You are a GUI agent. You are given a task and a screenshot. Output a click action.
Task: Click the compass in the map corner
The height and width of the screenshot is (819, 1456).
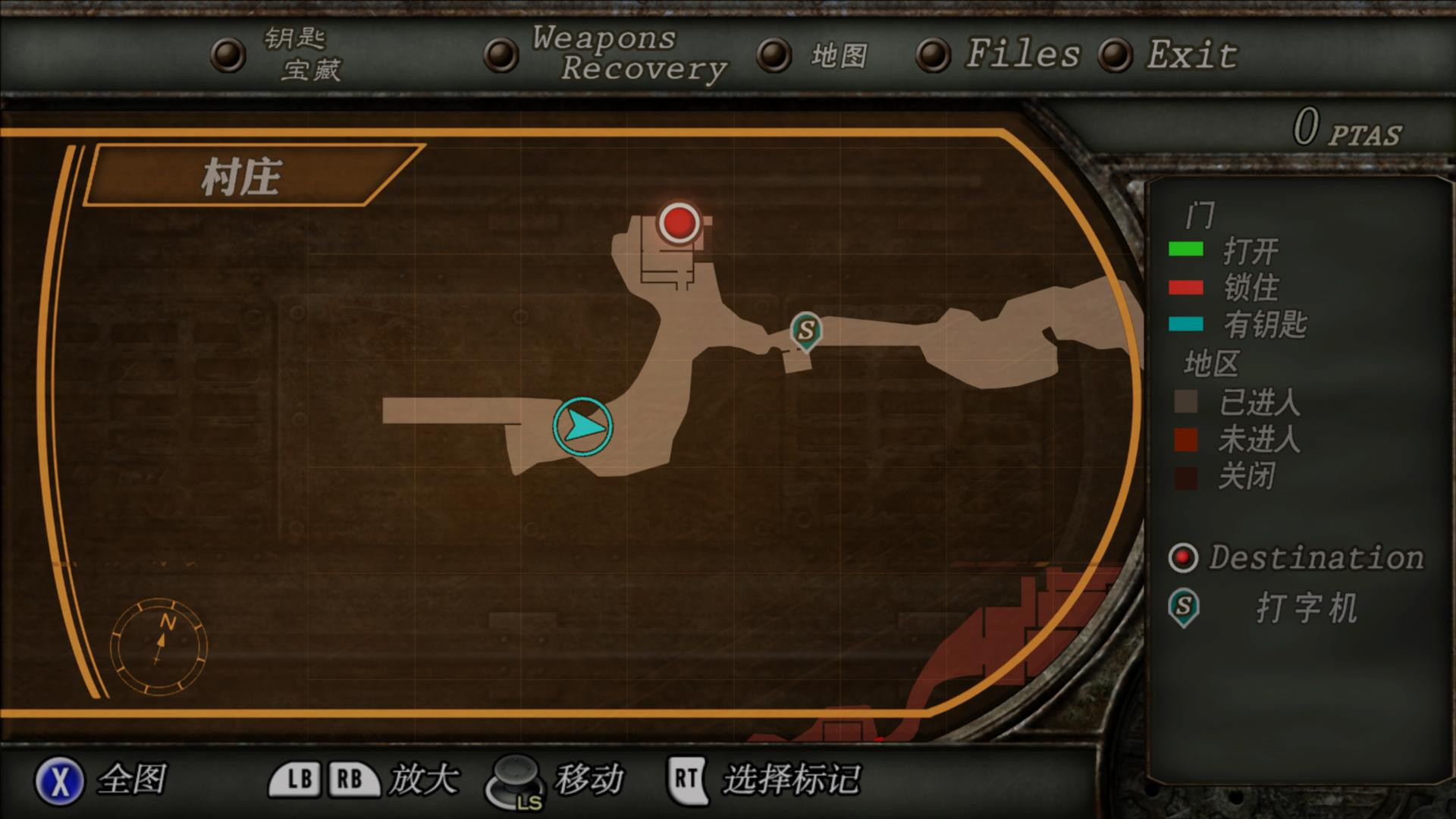pos(159,646)
